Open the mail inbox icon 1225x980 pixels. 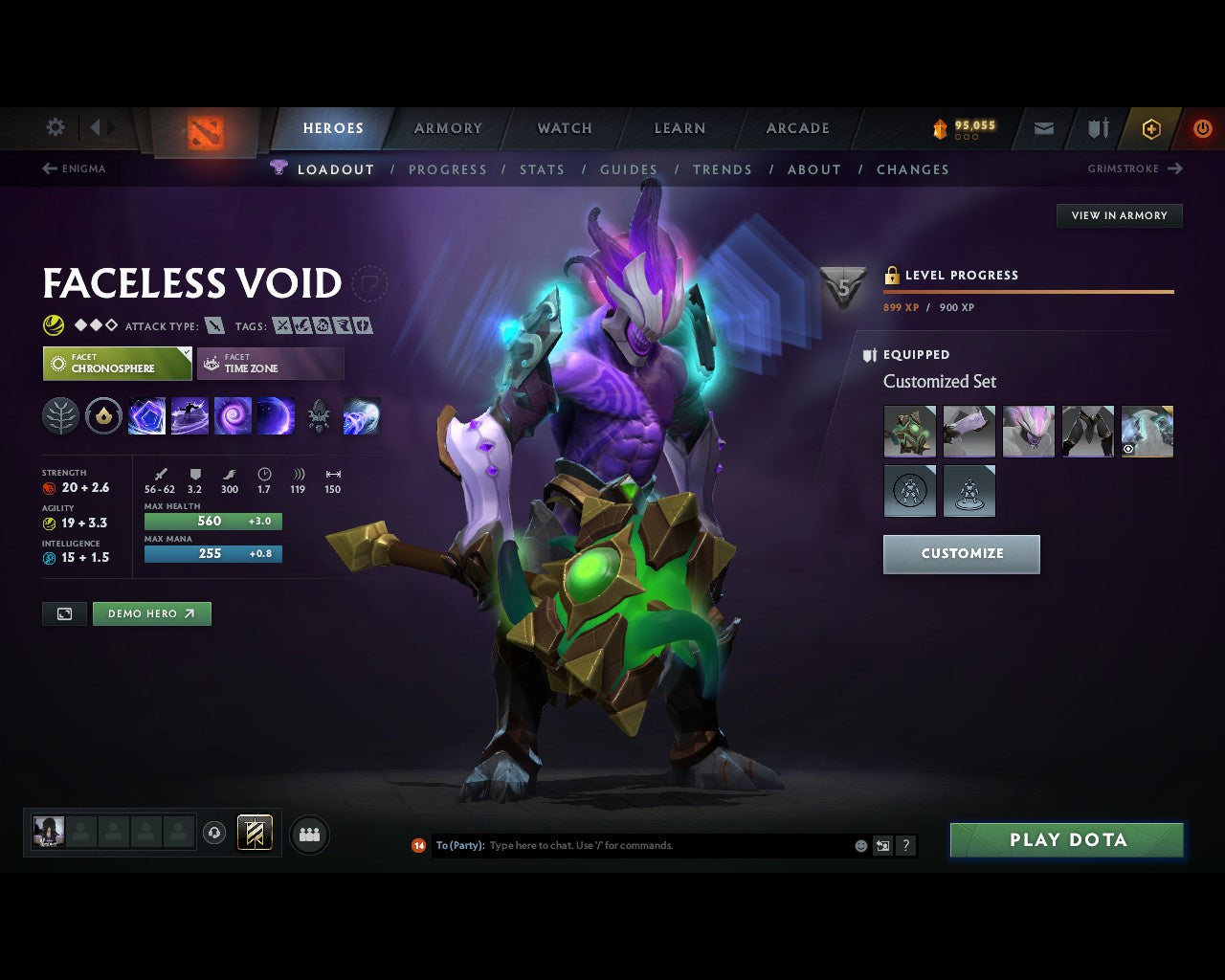click(x=1043, y=128)
